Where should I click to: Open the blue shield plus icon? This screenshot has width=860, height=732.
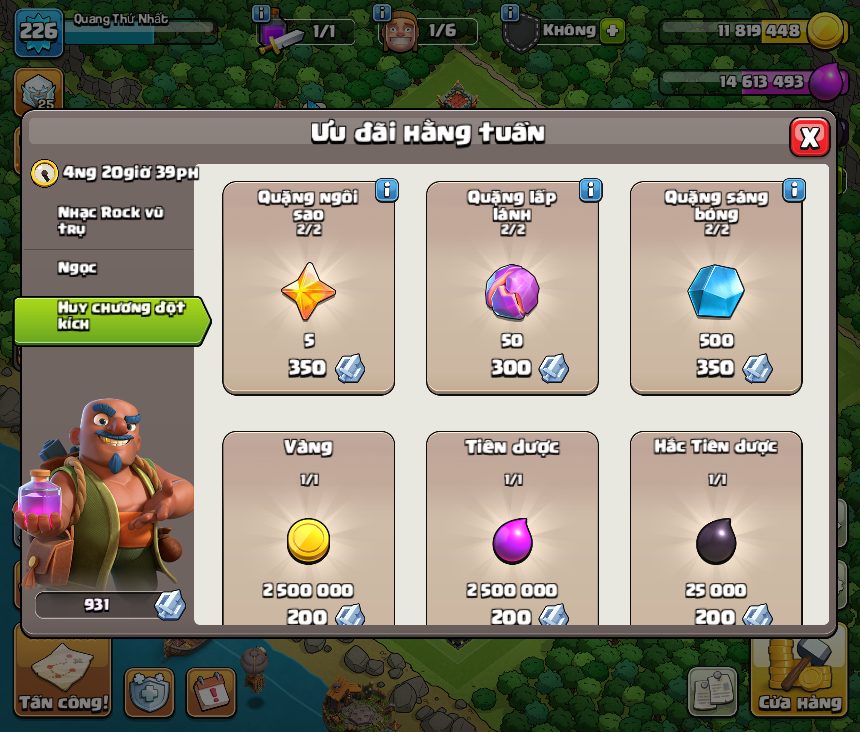149,693
